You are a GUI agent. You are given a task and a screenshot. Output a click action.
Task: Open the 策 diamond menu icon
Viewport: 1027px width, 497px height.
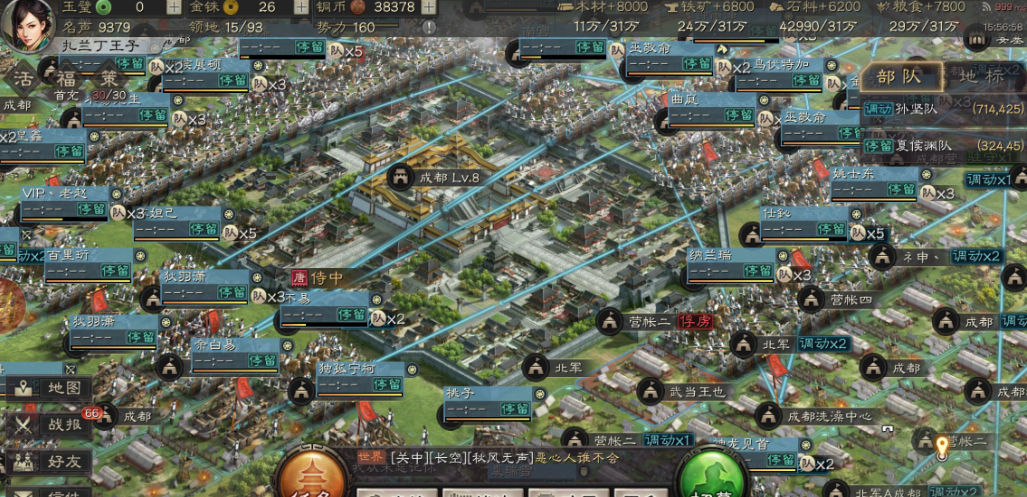pyautogui.click(x=108, y=80)
